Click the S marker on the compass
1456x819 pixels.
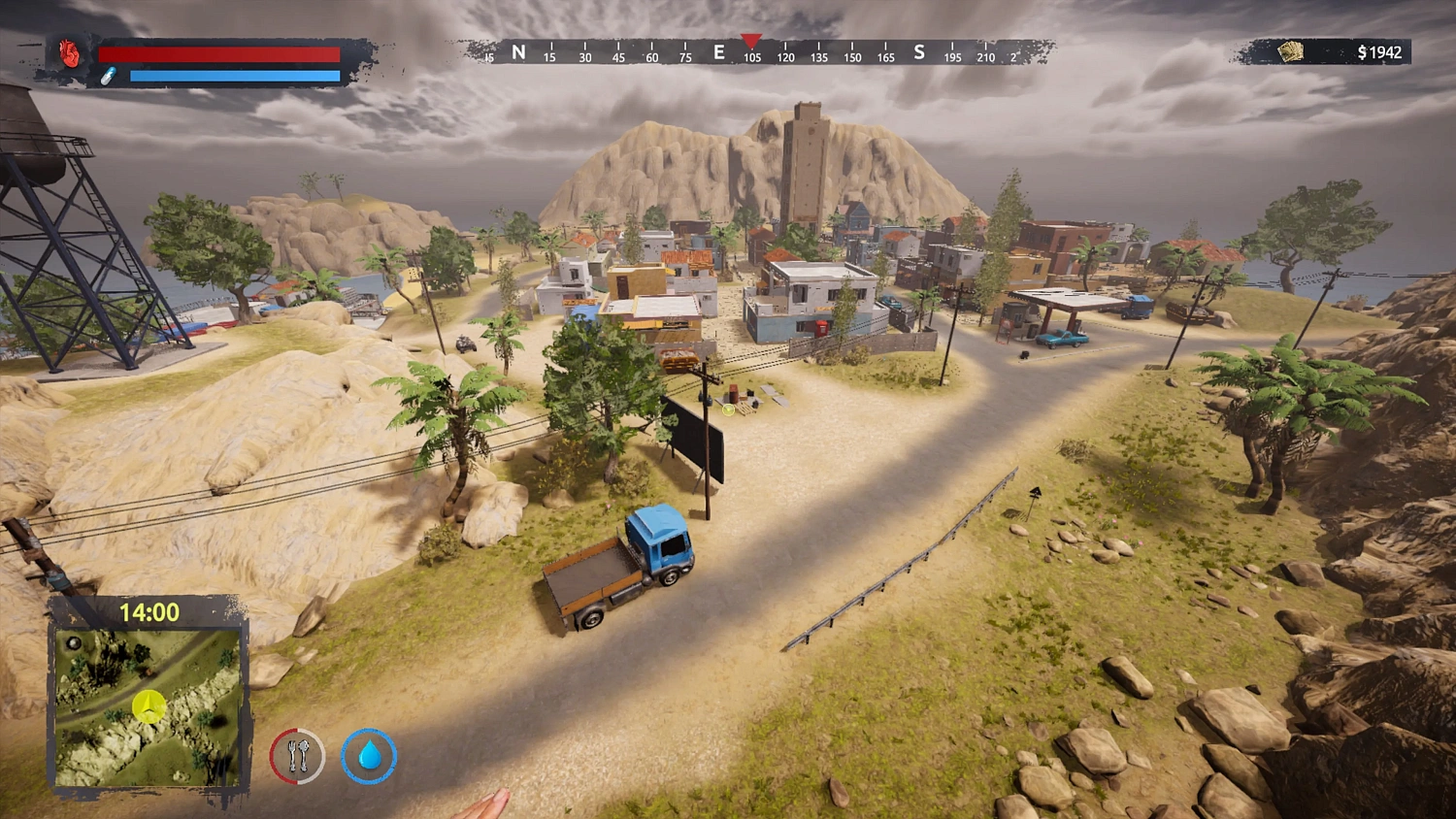tap(918, 52)
